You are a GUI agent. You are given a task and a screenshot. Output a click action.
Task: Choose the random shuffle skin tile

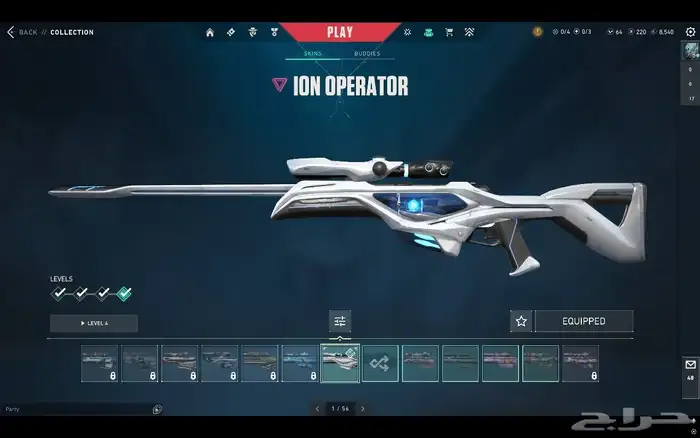(380, 363)
